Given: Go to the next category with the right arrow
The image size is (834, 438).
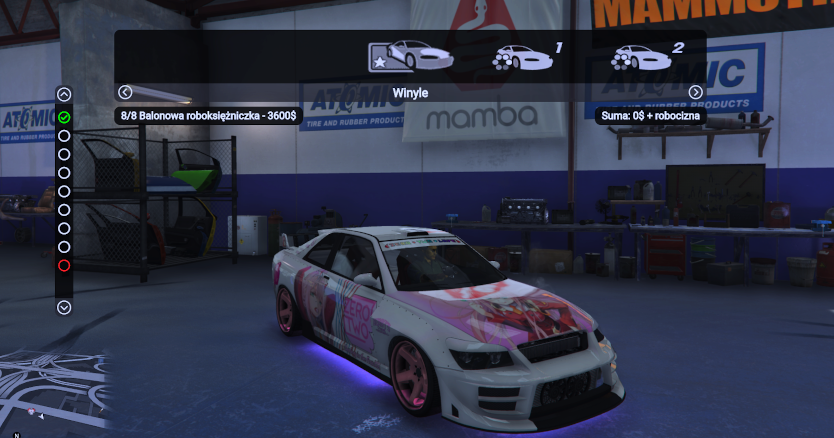Looking at the screenshot, I should 695,92.
